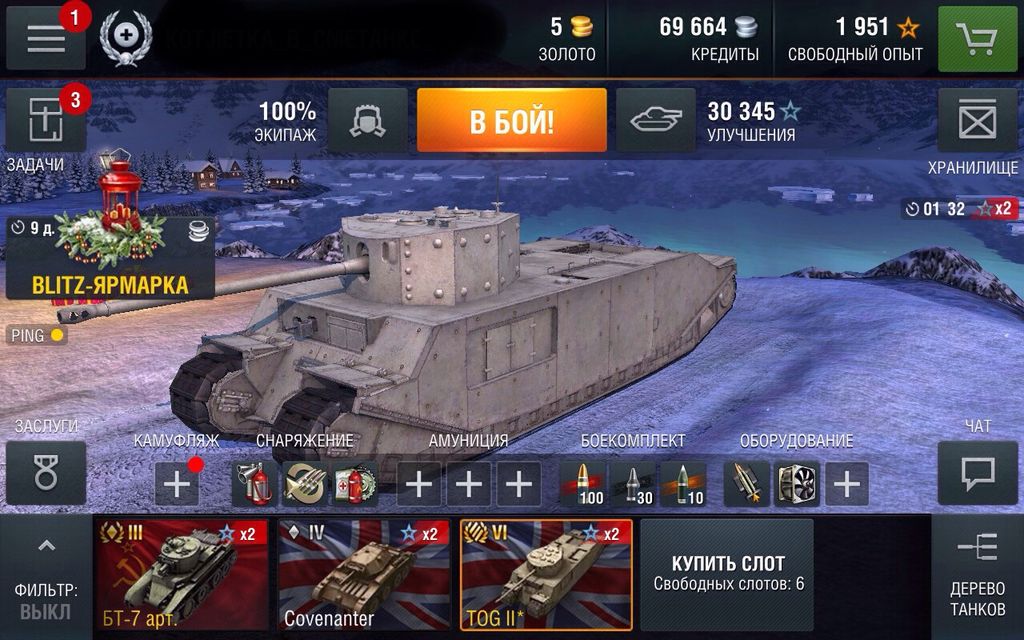Open the crew helmet button
The image size is (1024, 640).
367,121
